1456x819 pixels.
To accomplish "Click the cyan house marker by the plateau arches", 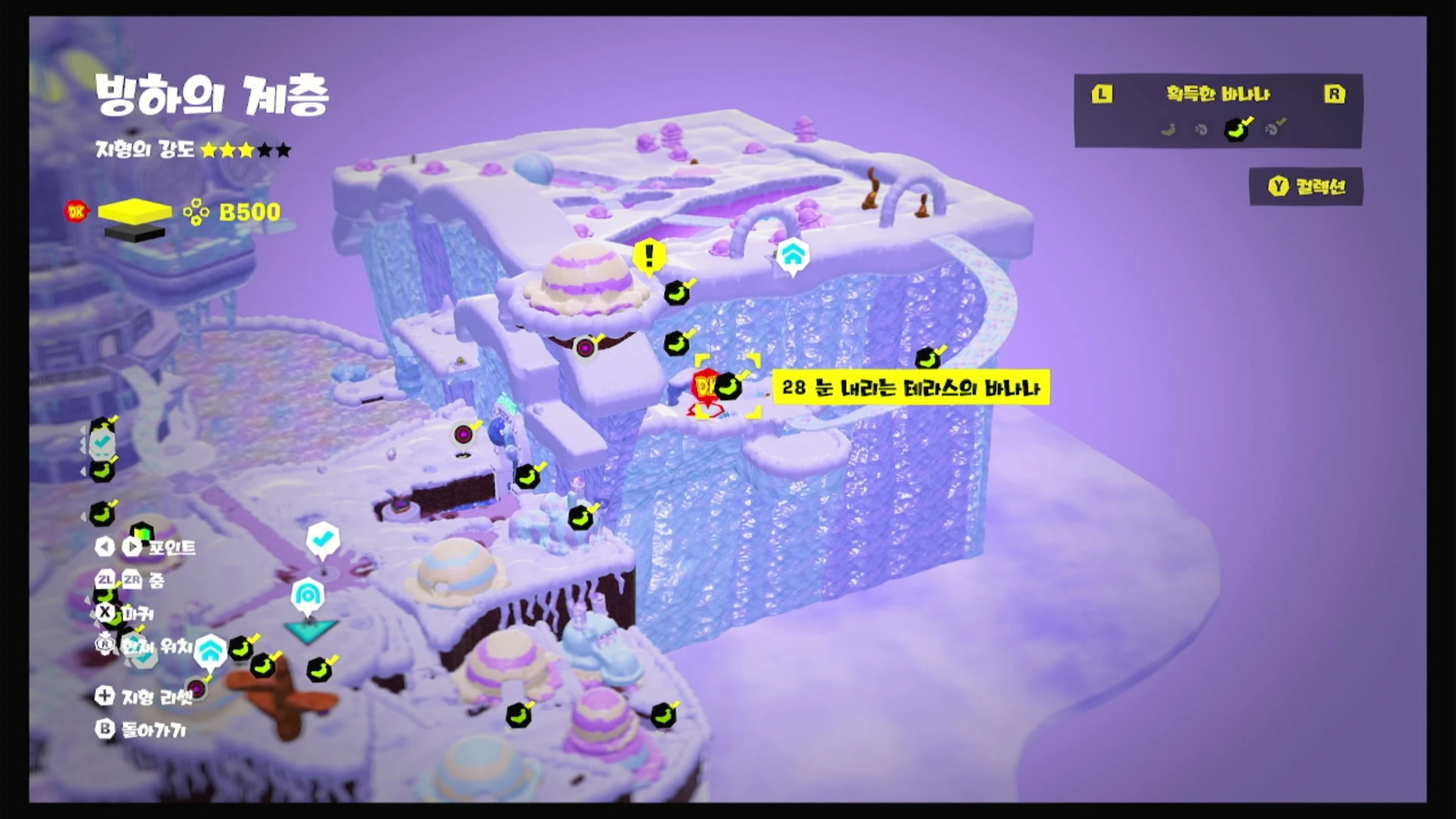I will click(792, 255).
